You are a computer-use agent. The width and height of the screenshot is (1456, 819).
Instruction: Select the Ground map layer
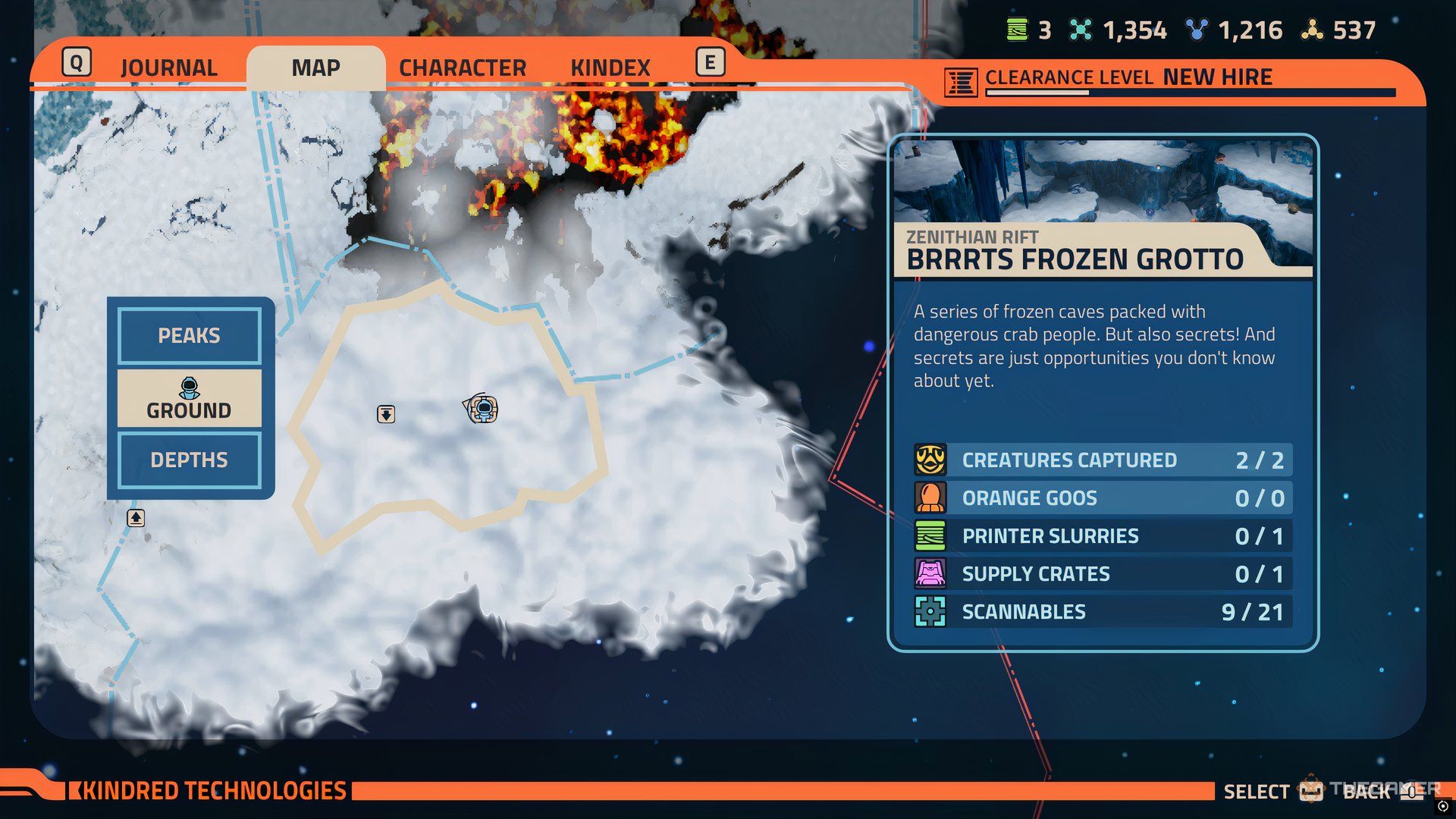tap(189, 399)
